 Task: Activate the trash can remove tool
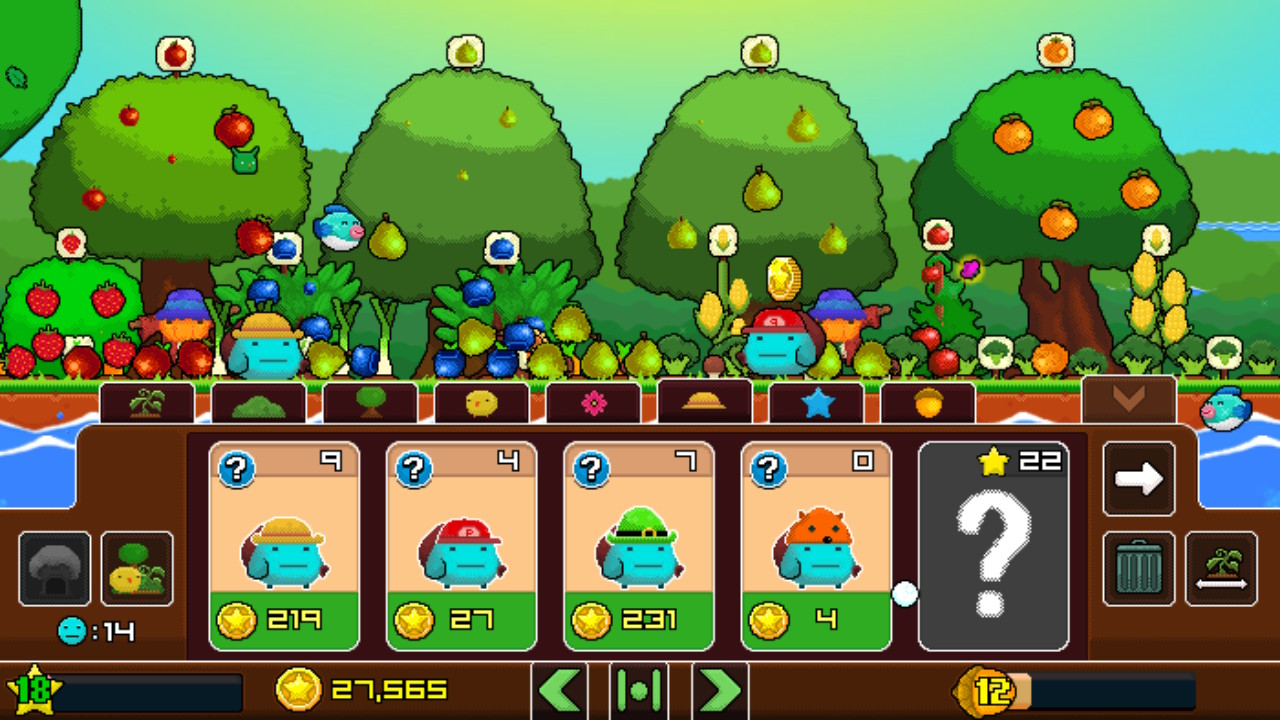click(x=1139, y=569)
